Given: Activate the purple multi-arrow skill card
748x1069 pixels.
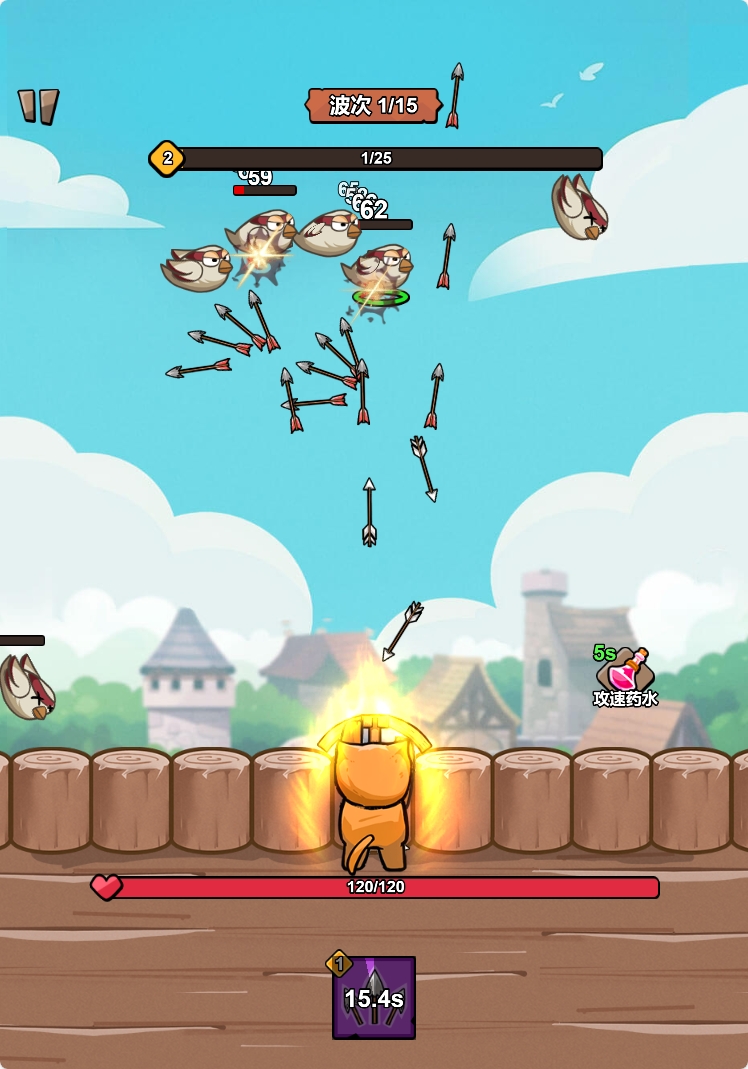Looking at the screenshot, I should (374, 997).
